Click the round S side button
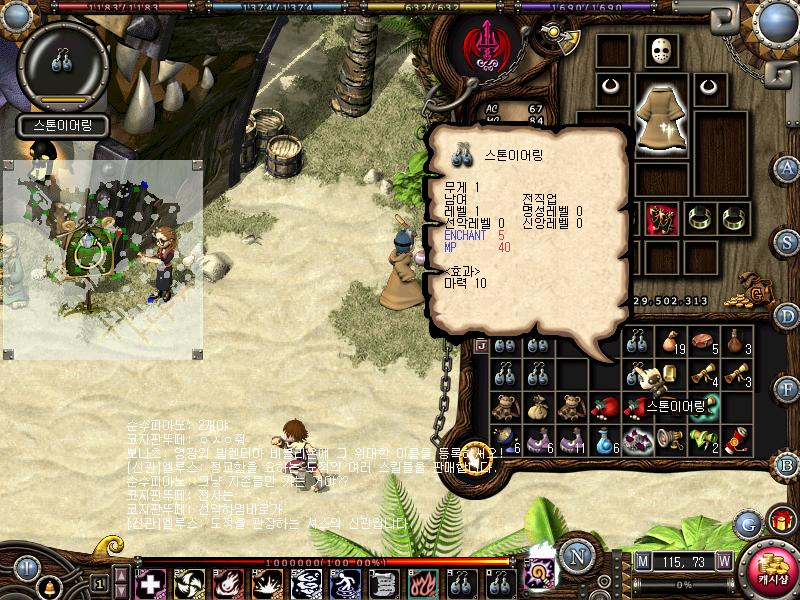 click(x=787, y=241)
